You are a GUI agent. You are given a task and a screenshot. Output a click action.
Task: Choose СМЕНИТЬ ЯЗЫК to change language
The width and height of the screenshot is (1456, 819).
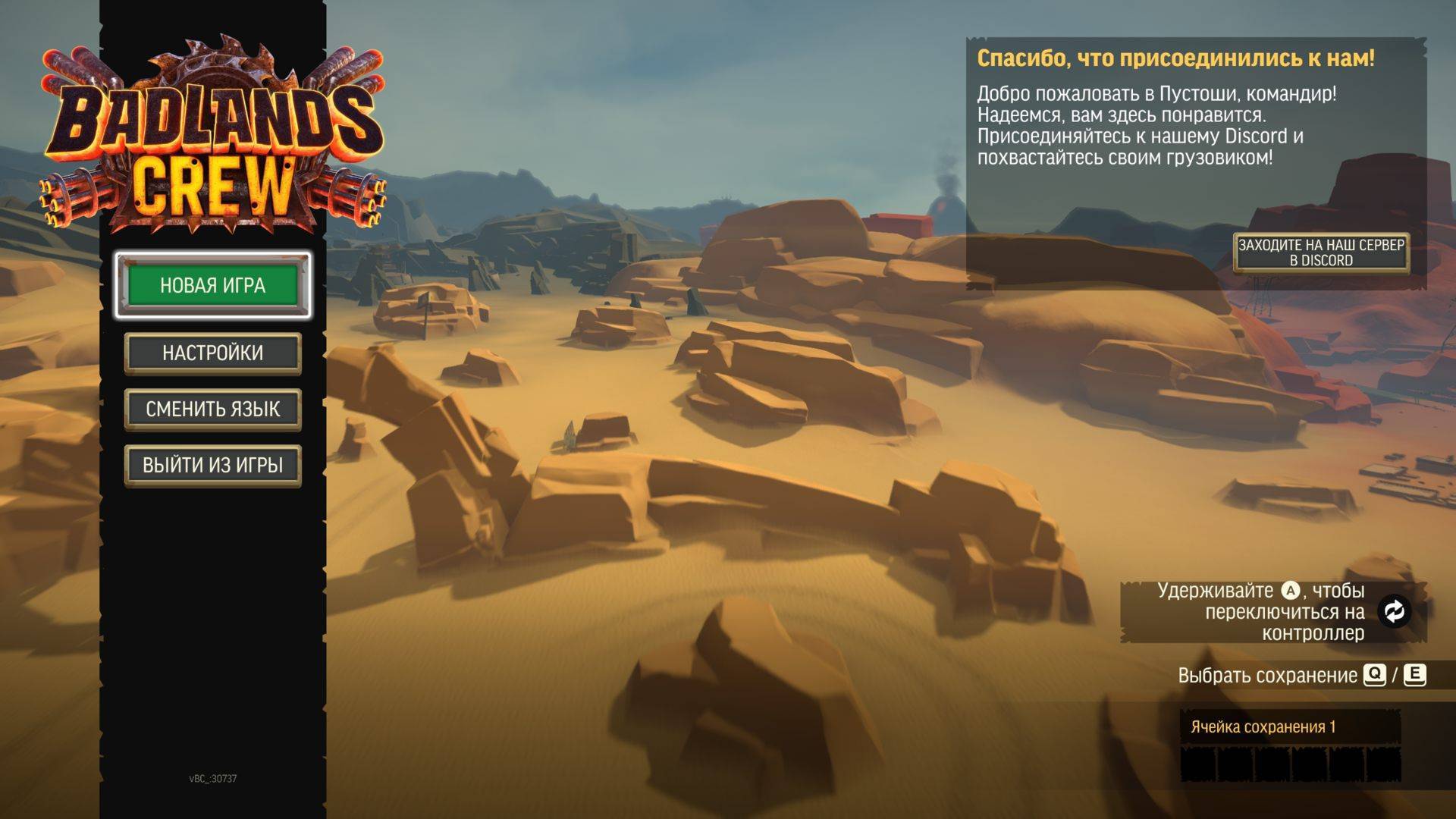[212, 409]
